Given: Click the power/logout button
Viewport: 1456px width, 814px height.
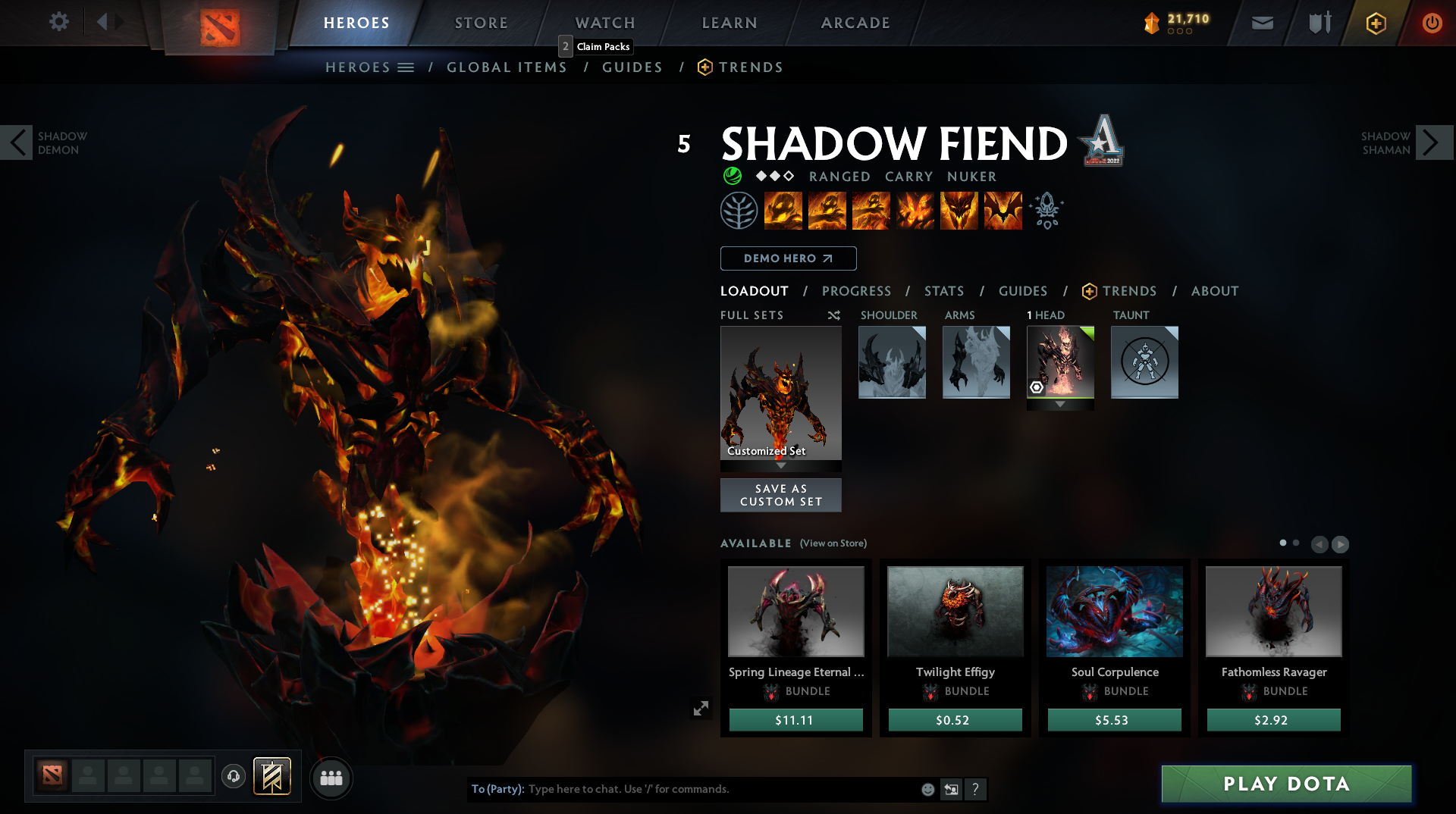Looking at the screenshot, I should (x=1432, y=23).
